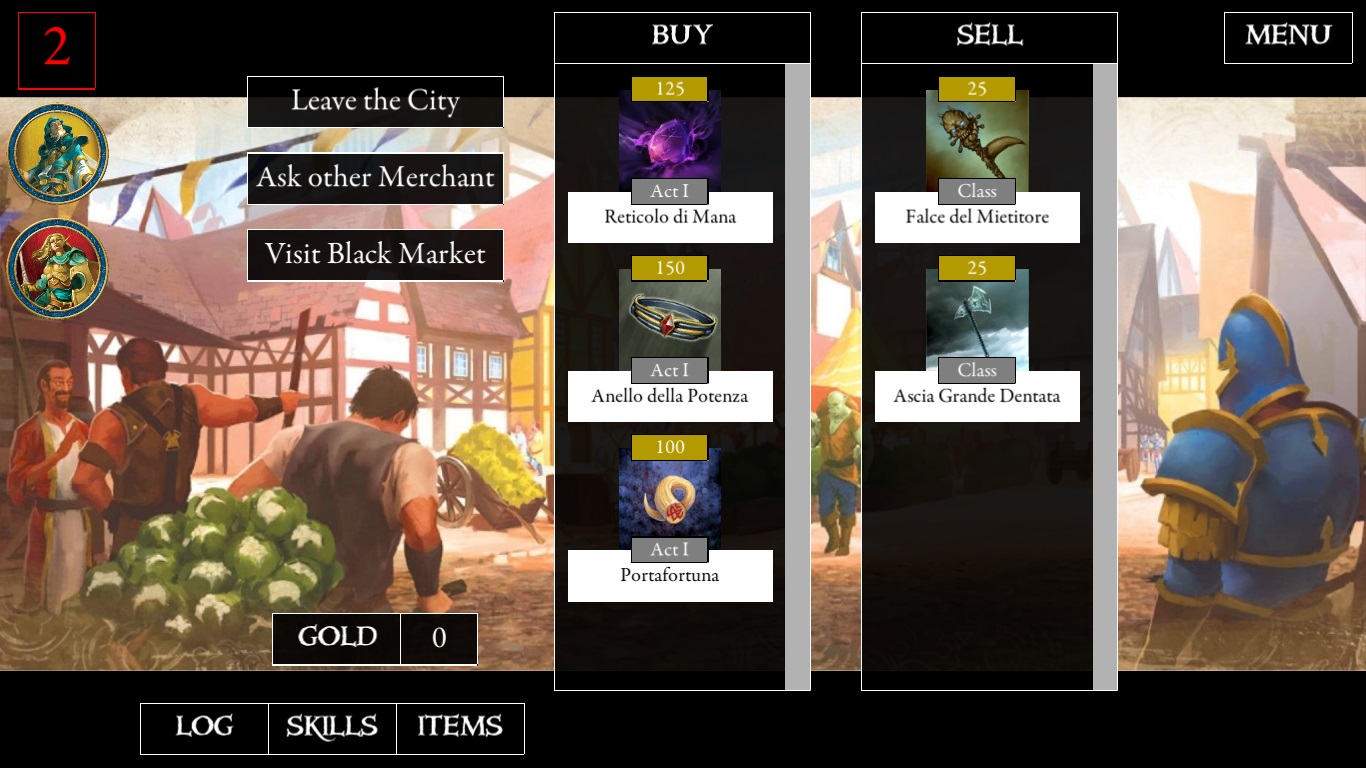Click the Ascia Grande Dentata axe icon
This screenshot has height=768, width=1366.
(x=977, y=318)
